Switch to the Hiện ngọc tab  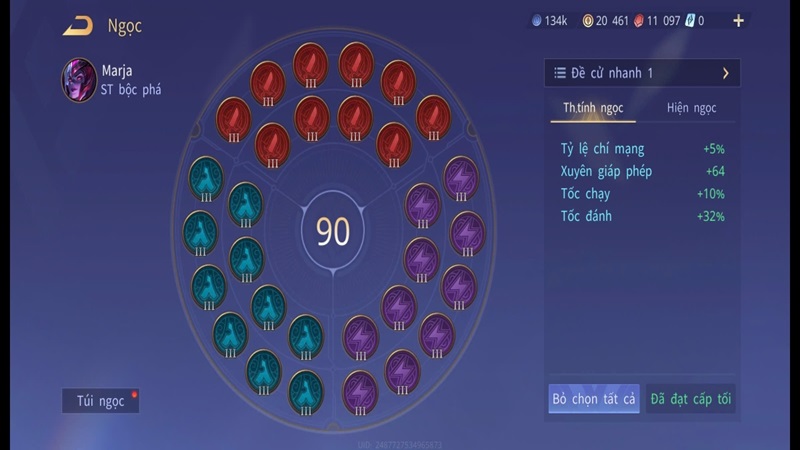coord(691,108)
